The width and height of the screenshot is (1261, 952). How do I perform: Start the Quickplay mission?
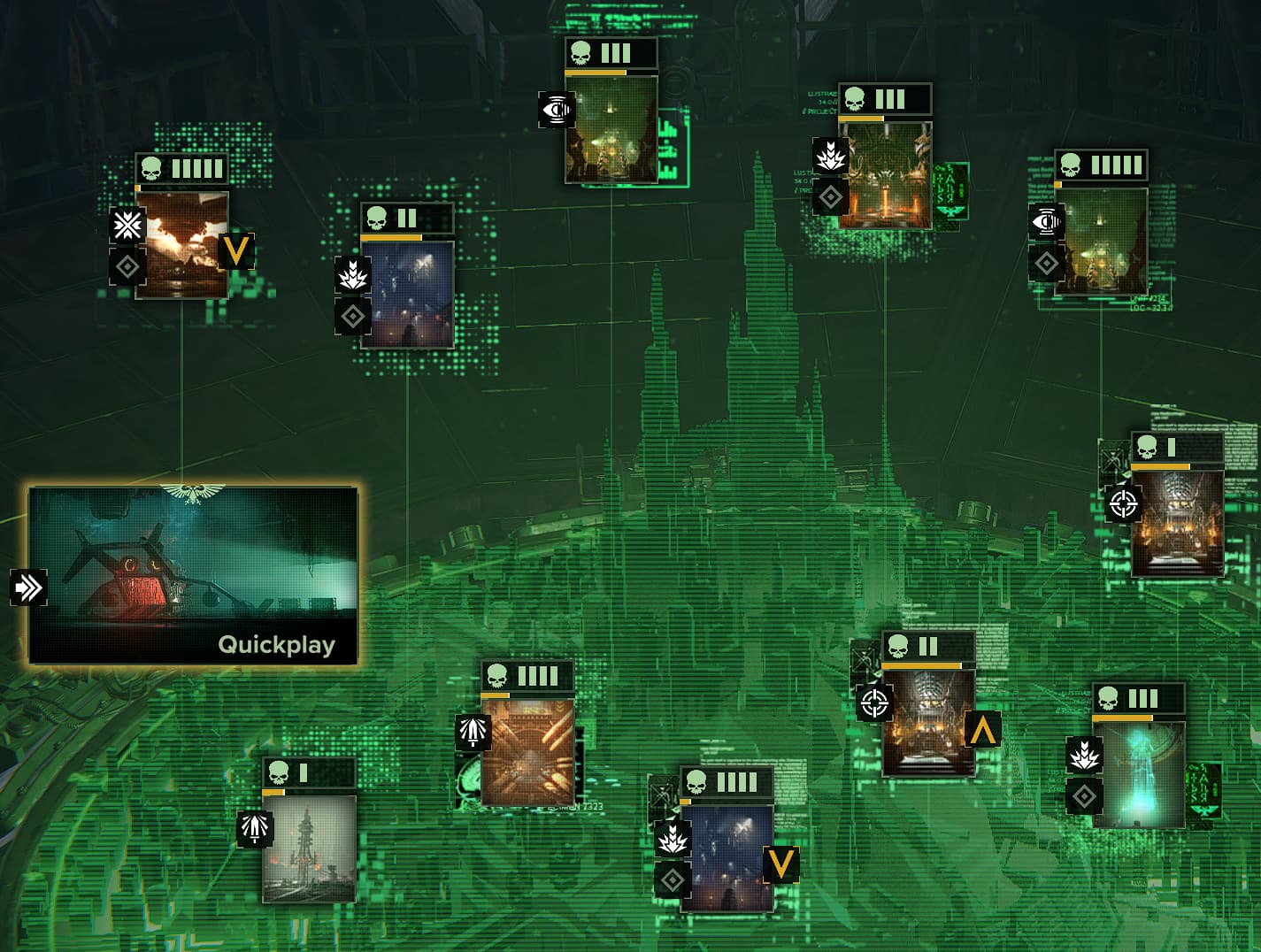[193, 575]
